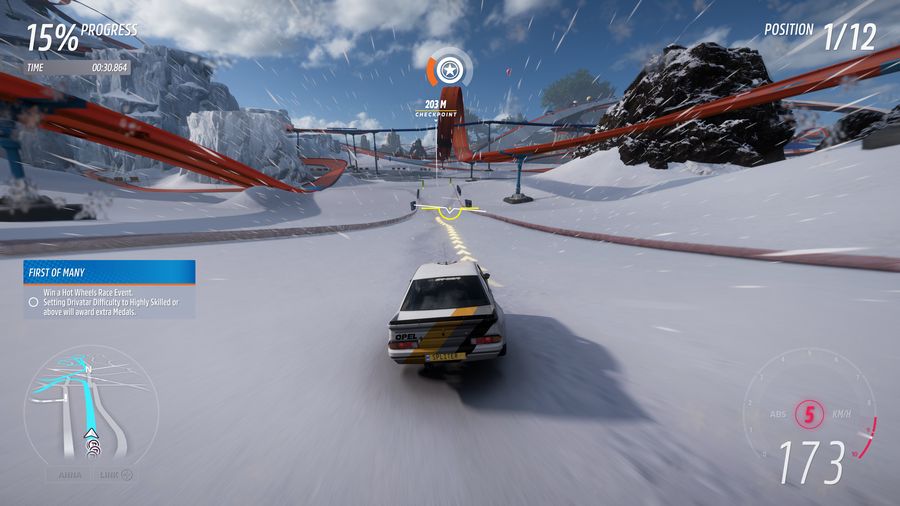Activate the LINK button under the minimap
Image resolution: width=900 pixels, height=506 pixels.
[x=115, y=475]
